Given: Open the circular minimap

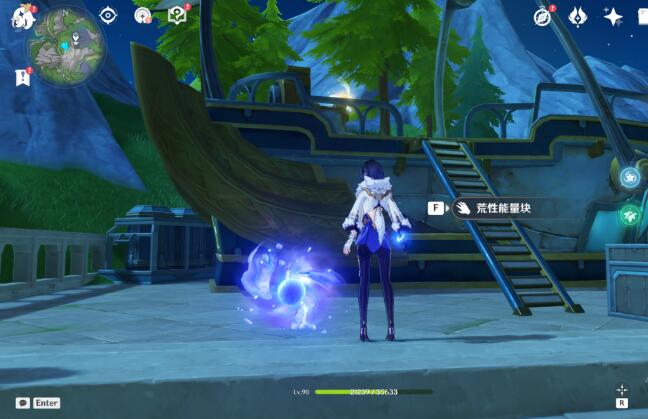Looking at the screenshot, I should [x=65, y=45].
